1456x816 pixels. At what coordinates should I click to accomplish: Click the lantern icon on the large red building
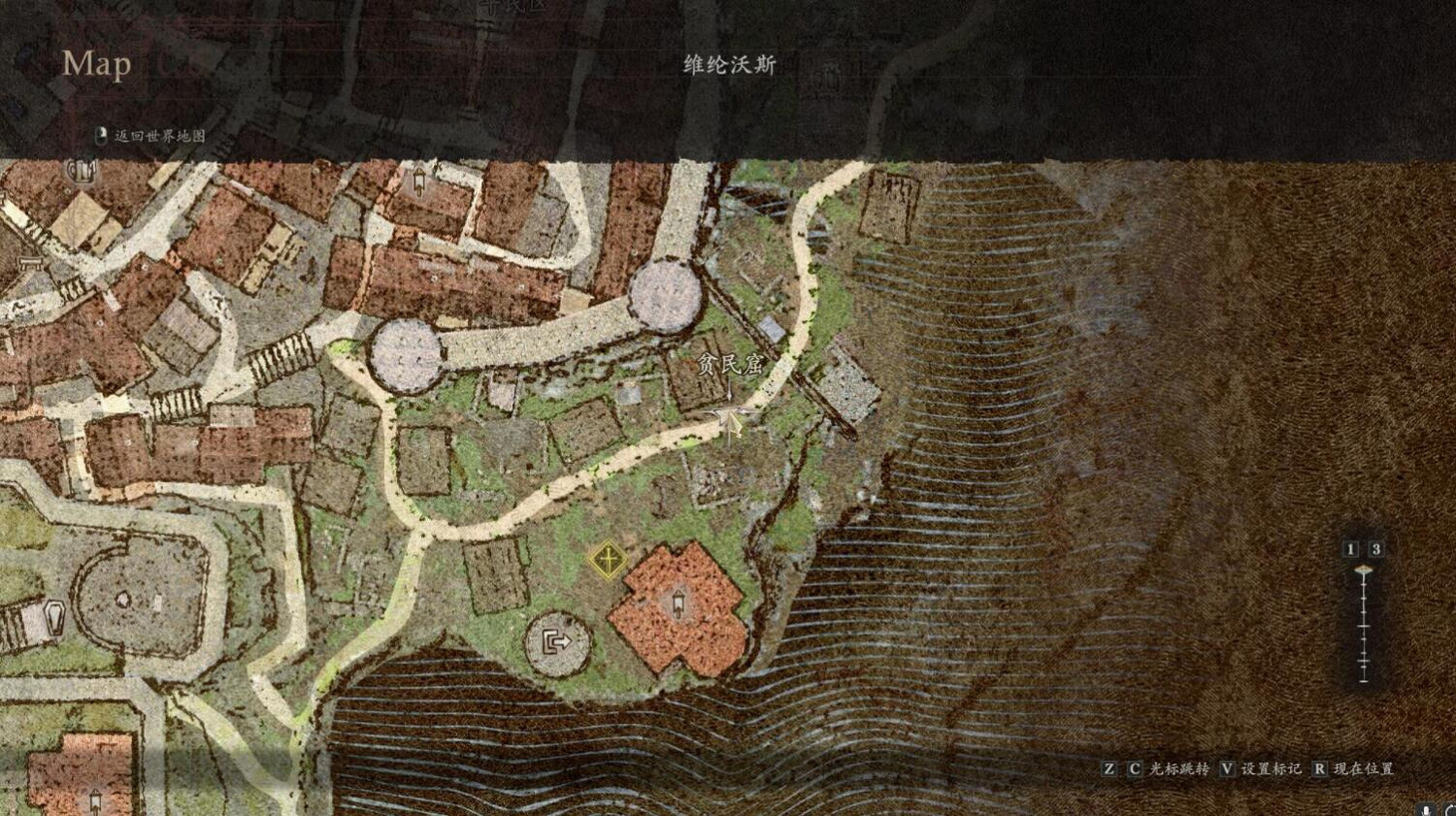coord(678,604)
